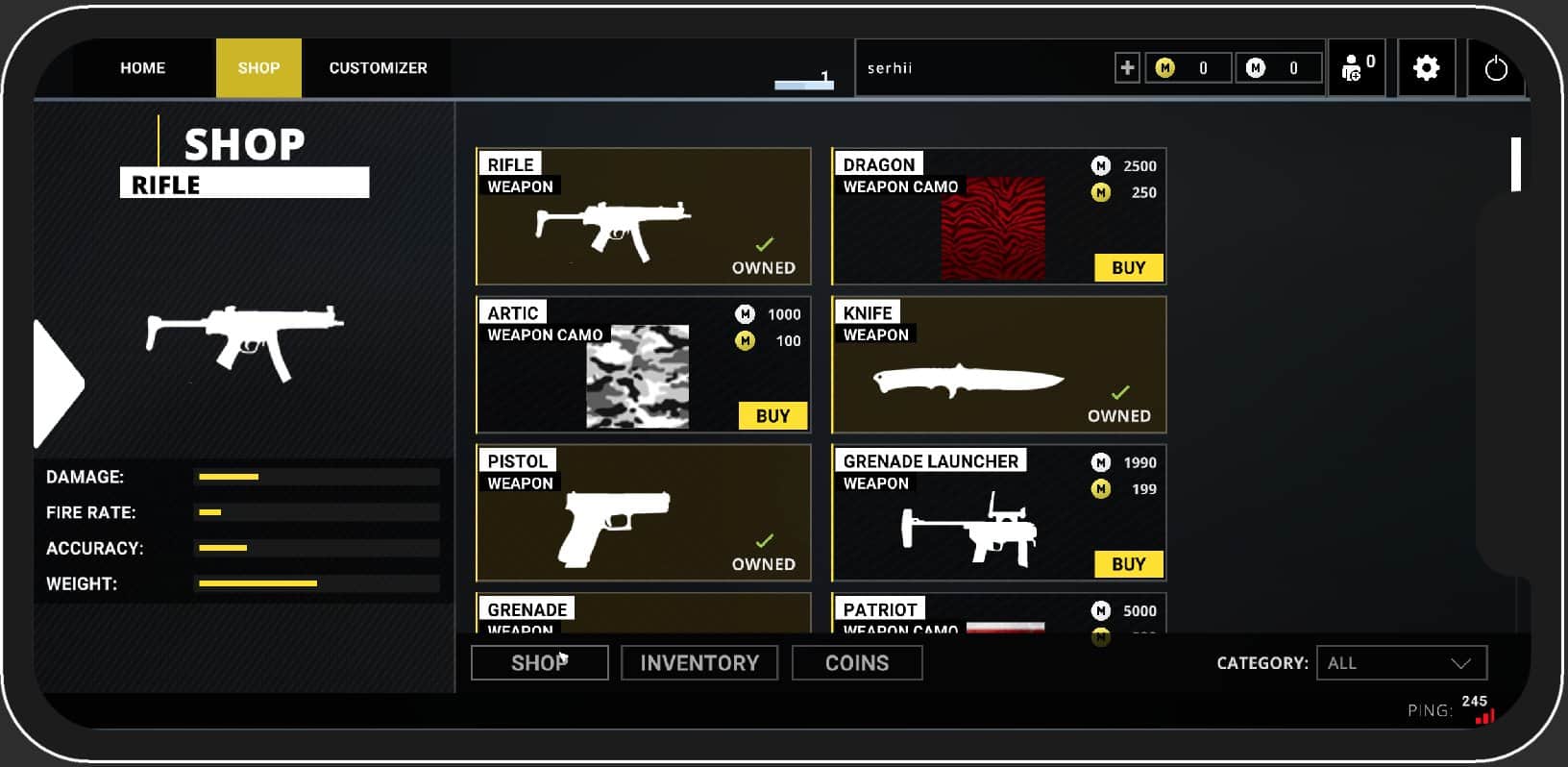Open the INVENTORY section

tap(698, 663)
